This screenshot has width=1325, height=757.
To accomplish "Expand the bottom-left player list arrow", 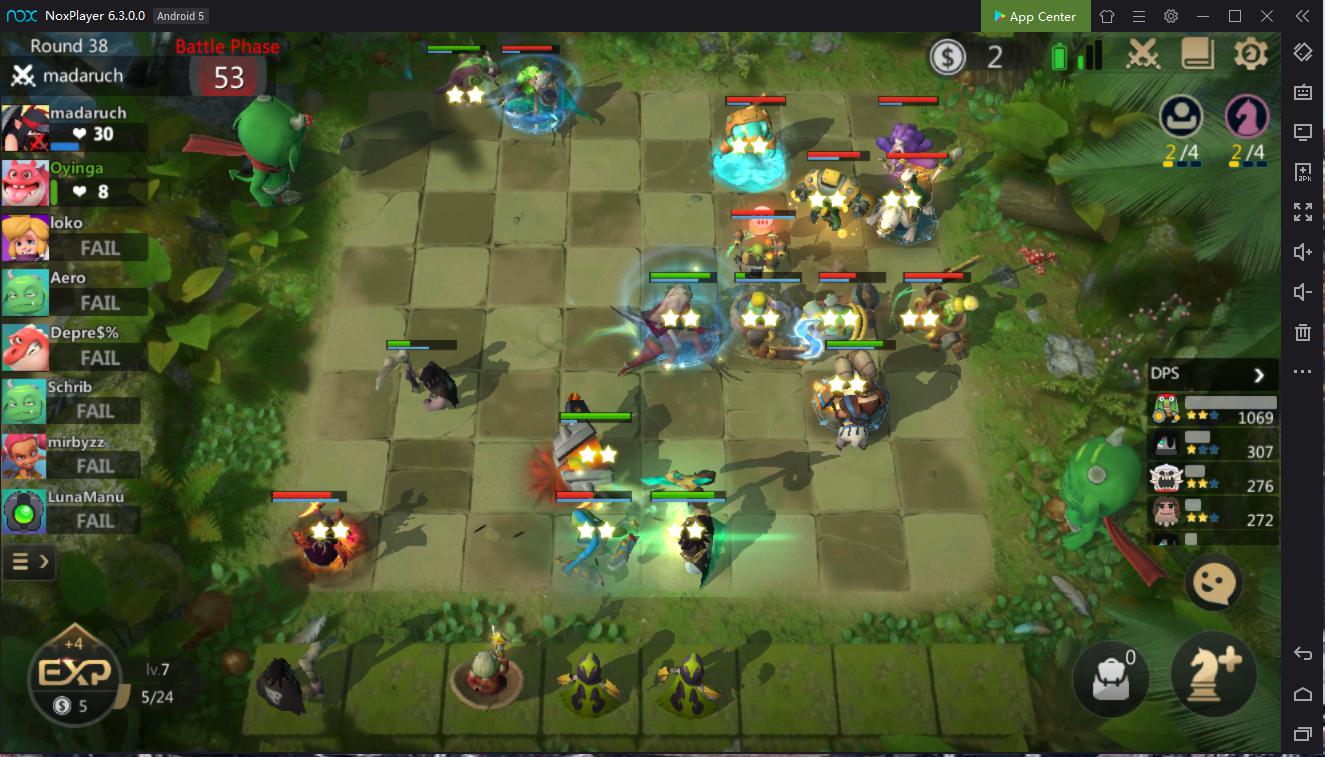I will click(29, 561).
